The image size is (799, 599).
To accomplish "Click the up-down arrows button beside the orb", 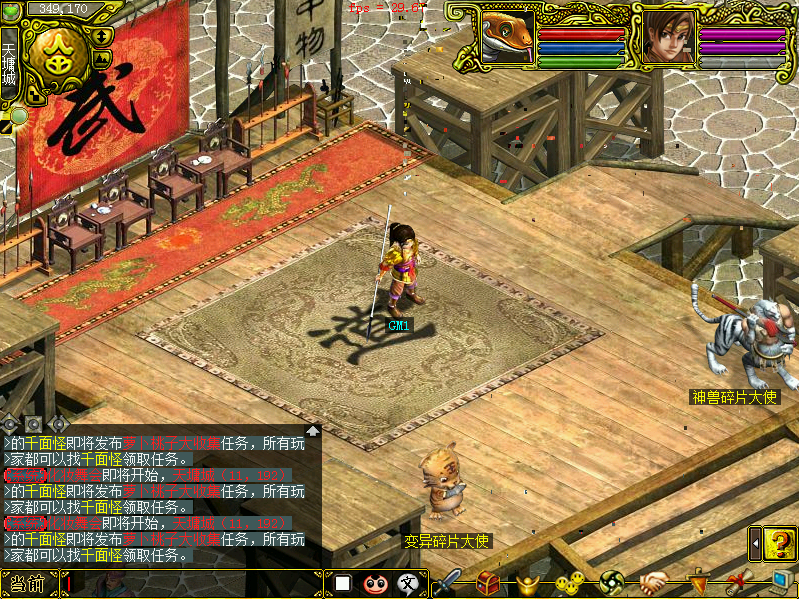I will tap(103, 36).
